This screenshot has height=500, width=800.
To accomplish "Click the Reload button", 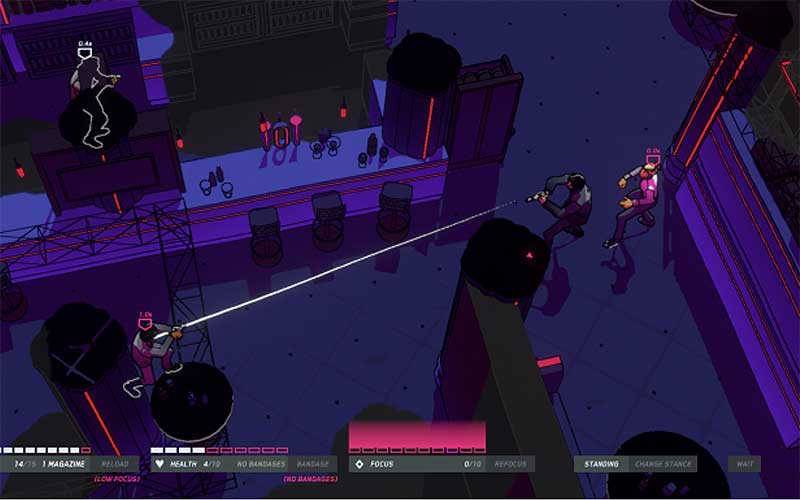I will [115, 464].
